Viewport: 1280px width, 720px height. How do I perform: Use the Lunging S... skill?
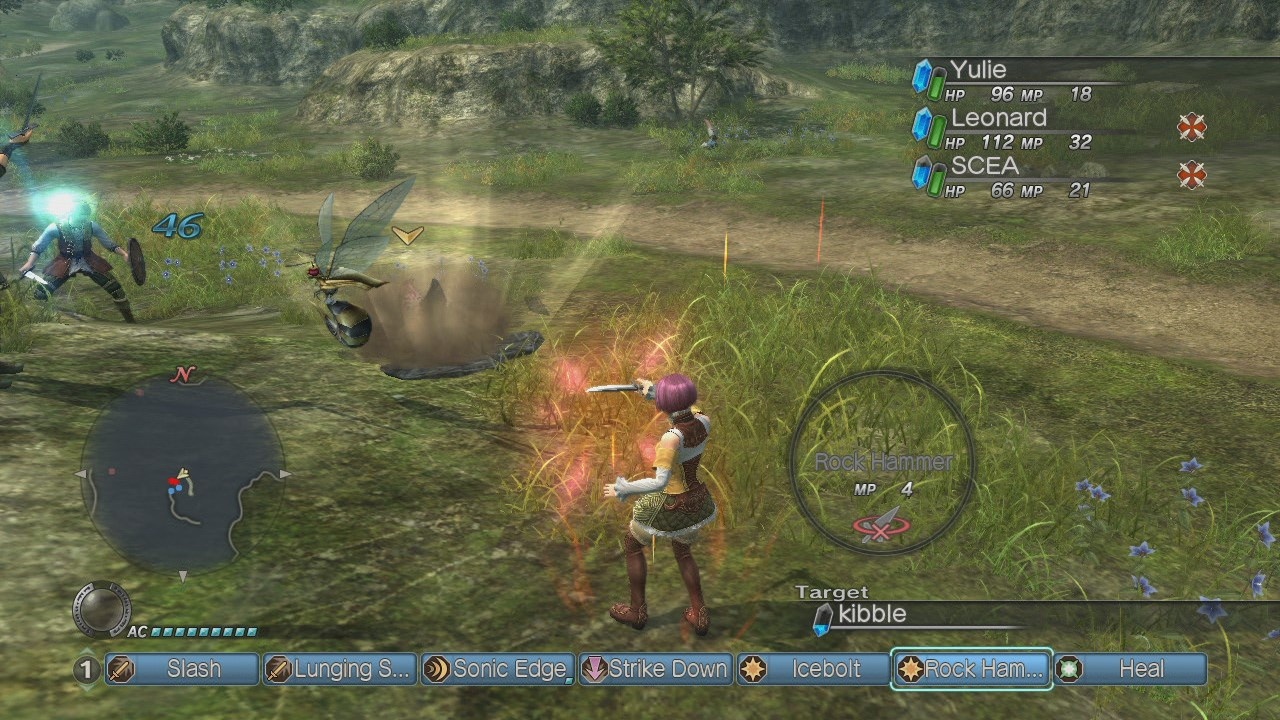pos(340,669)
